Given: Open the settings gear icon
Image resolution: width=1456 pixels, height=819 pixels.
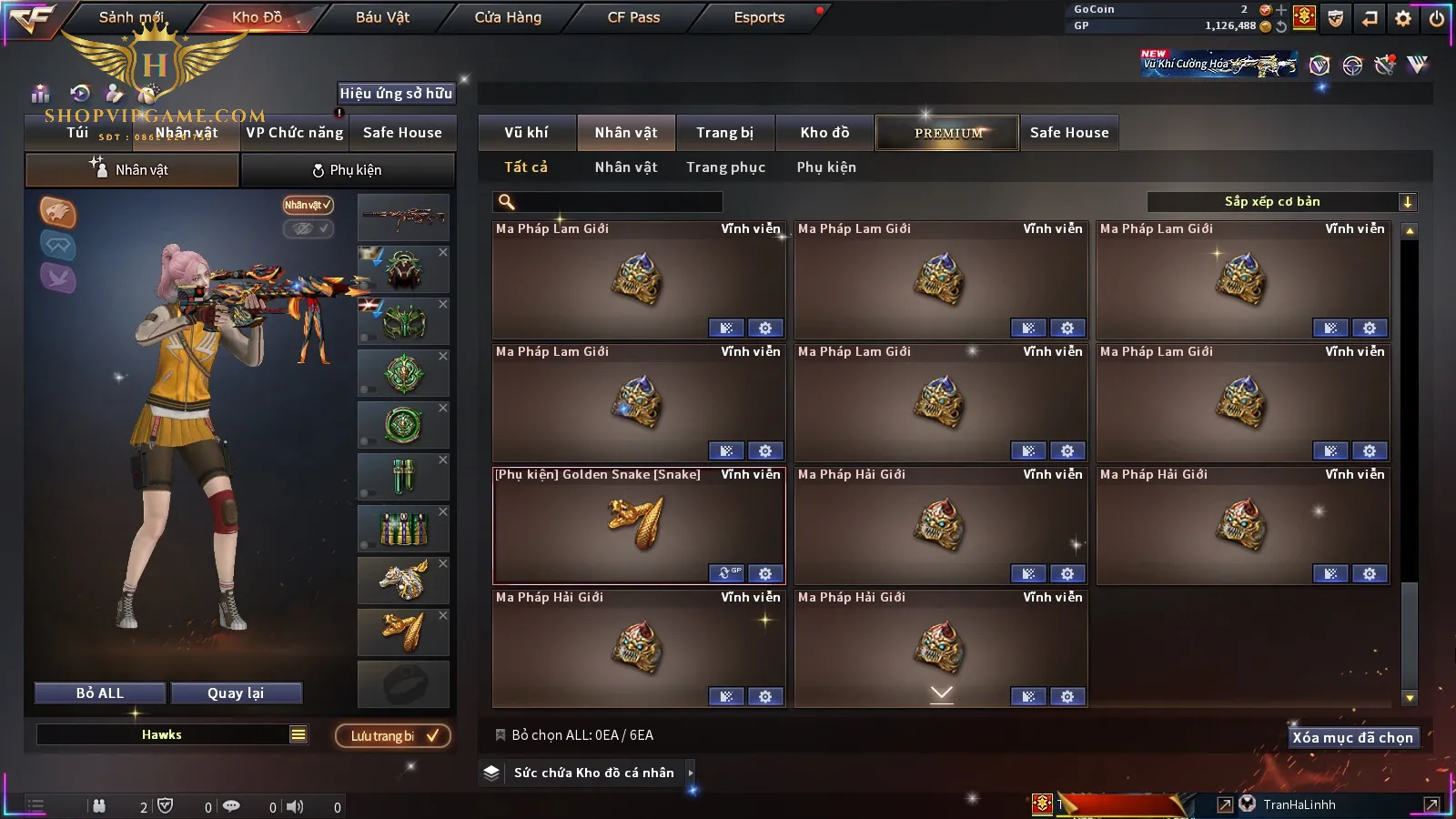Looking at the screenshot, I should tap(1403, 18).
